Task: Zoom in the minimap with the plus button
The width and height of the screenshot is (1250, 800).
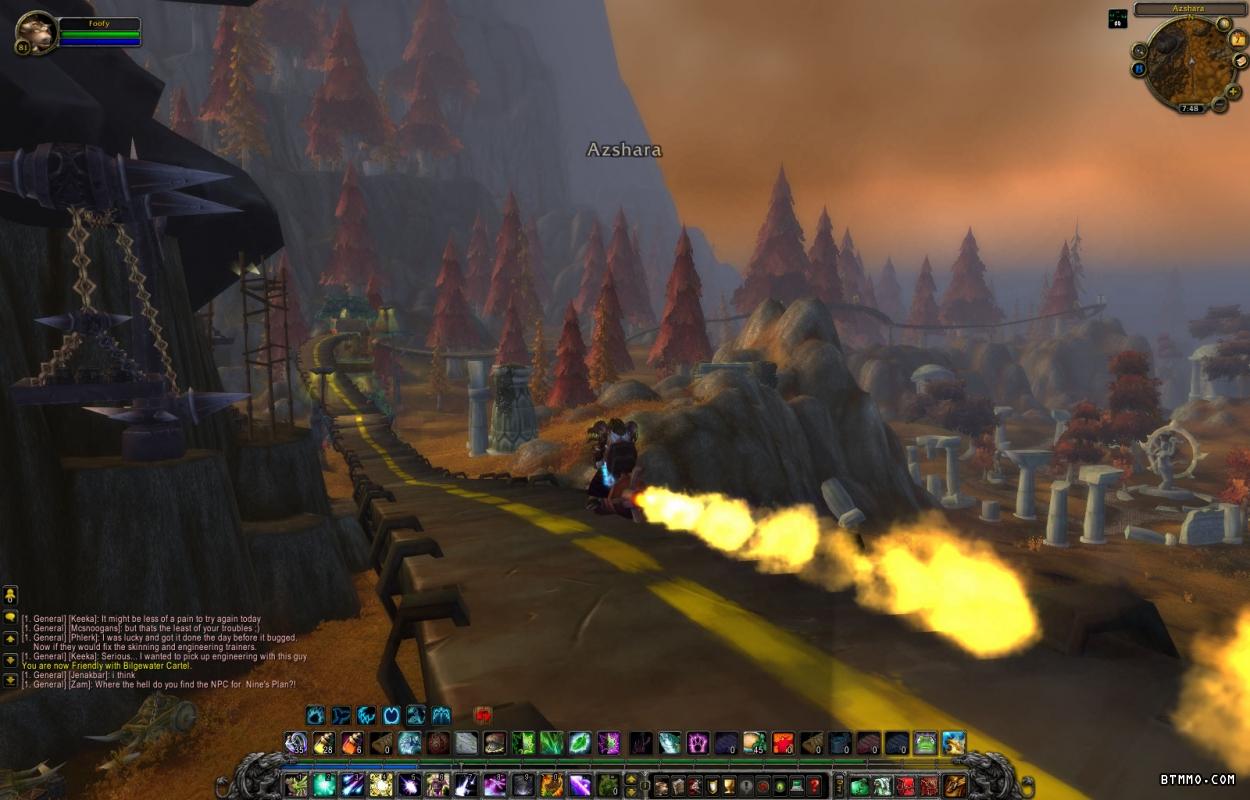Action: pyautogui.click(x=1234, y=91)
